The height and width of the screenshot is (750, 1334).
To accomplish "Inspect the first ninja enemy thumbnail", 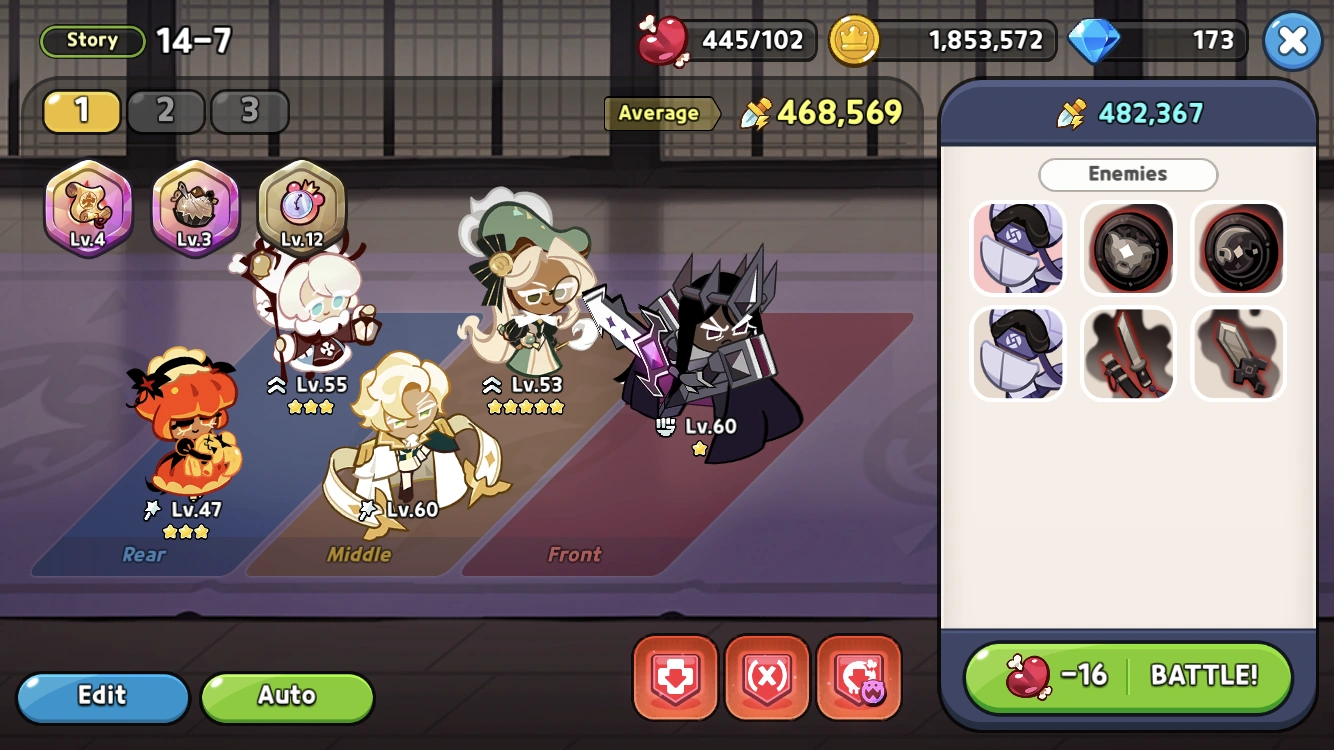I will (1018, 247).
